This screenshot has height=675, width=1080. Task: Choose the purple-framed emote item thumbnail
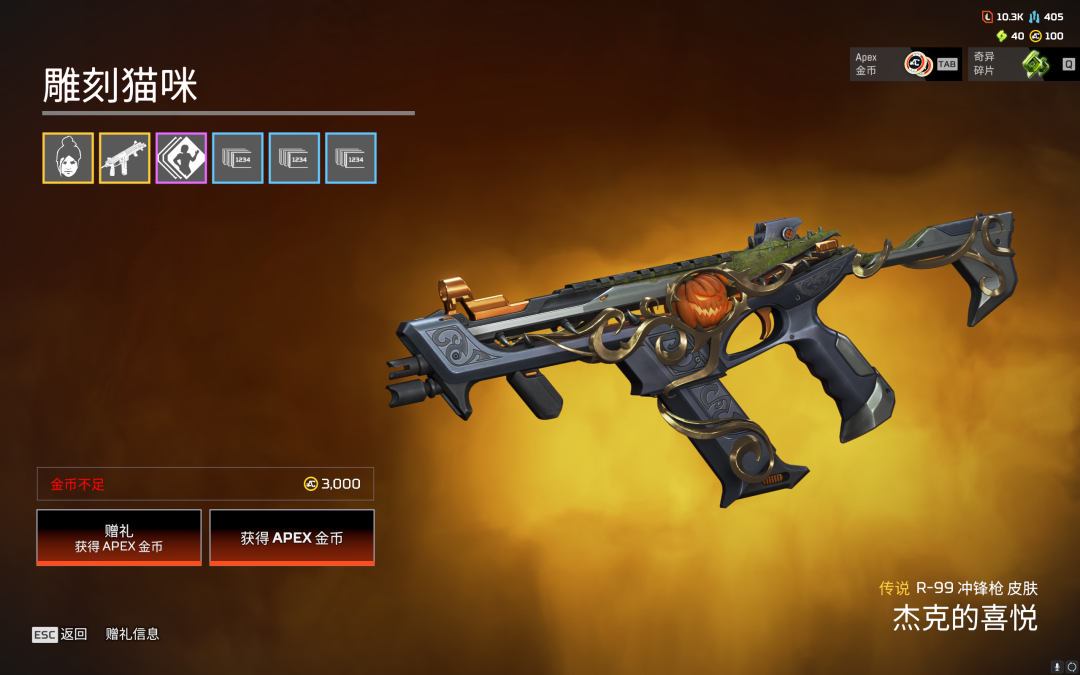(181, 158)
